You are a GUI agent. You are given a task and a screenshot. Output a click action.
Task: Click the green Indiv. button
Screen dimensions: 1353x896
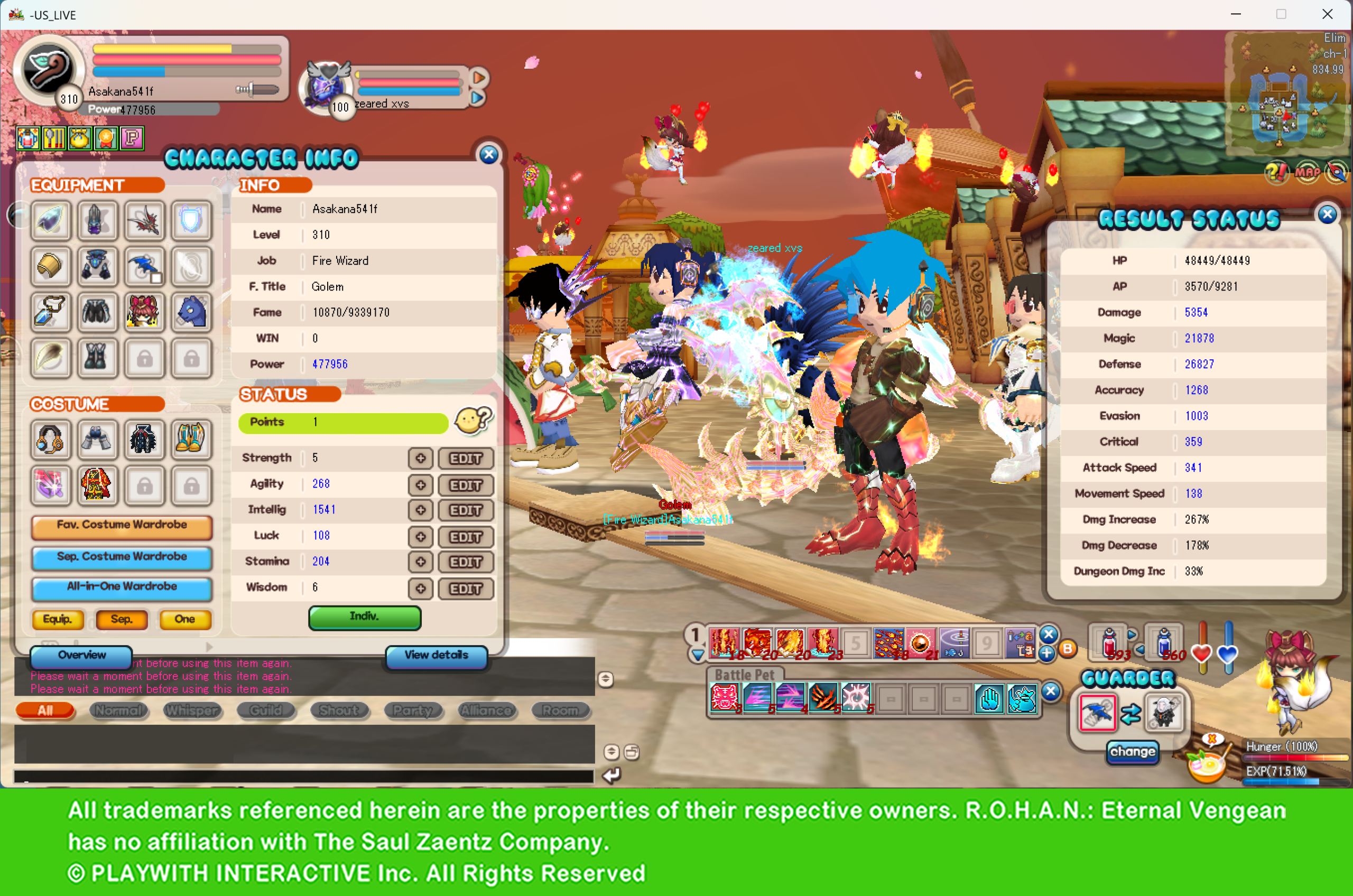coord(364,617)
